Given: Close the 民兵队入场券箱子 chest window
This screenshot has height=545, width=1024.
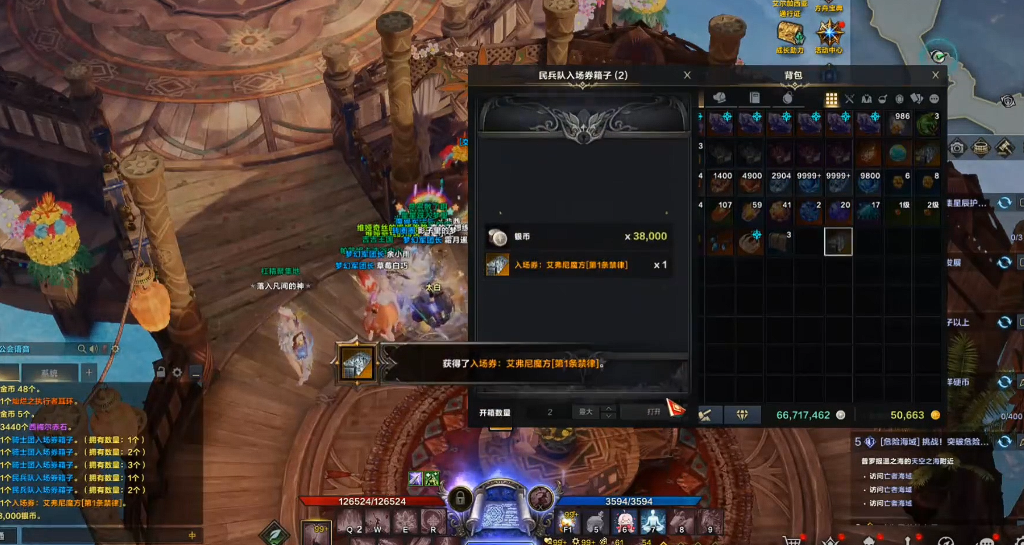Looking at the screenshot, I should [x=687, y=75].
